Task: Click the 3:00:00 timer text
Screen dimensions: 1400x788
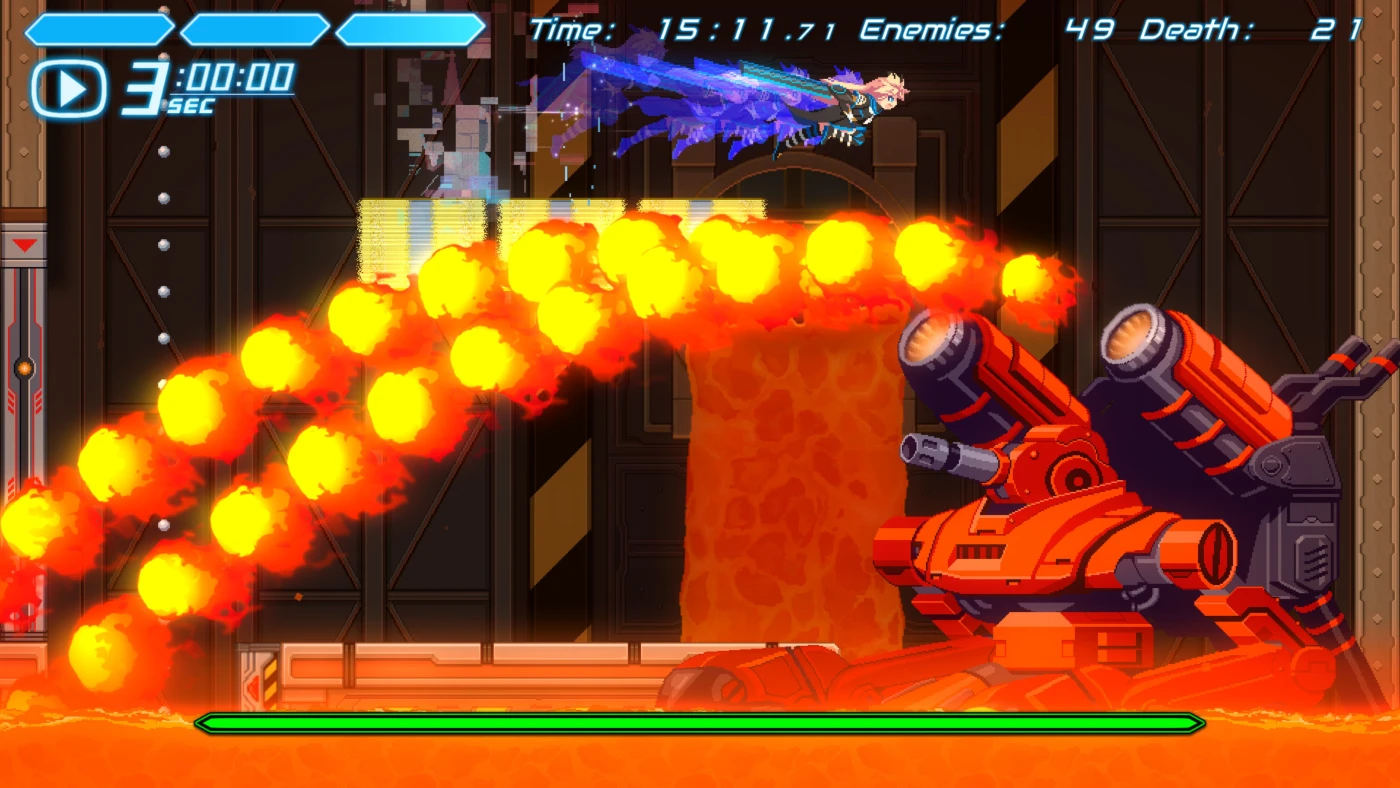Action: [x=210, y=80]
